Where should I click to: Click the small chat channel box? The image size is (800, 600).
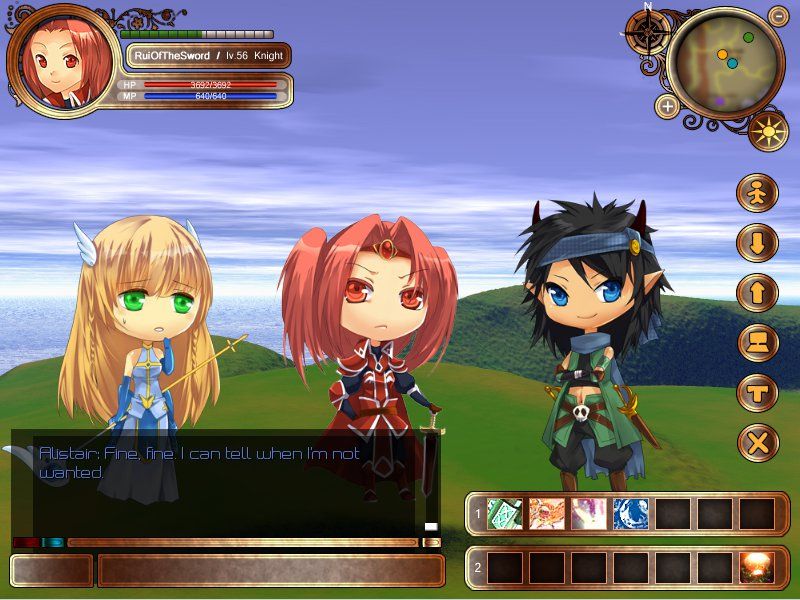tap(51, 570)
